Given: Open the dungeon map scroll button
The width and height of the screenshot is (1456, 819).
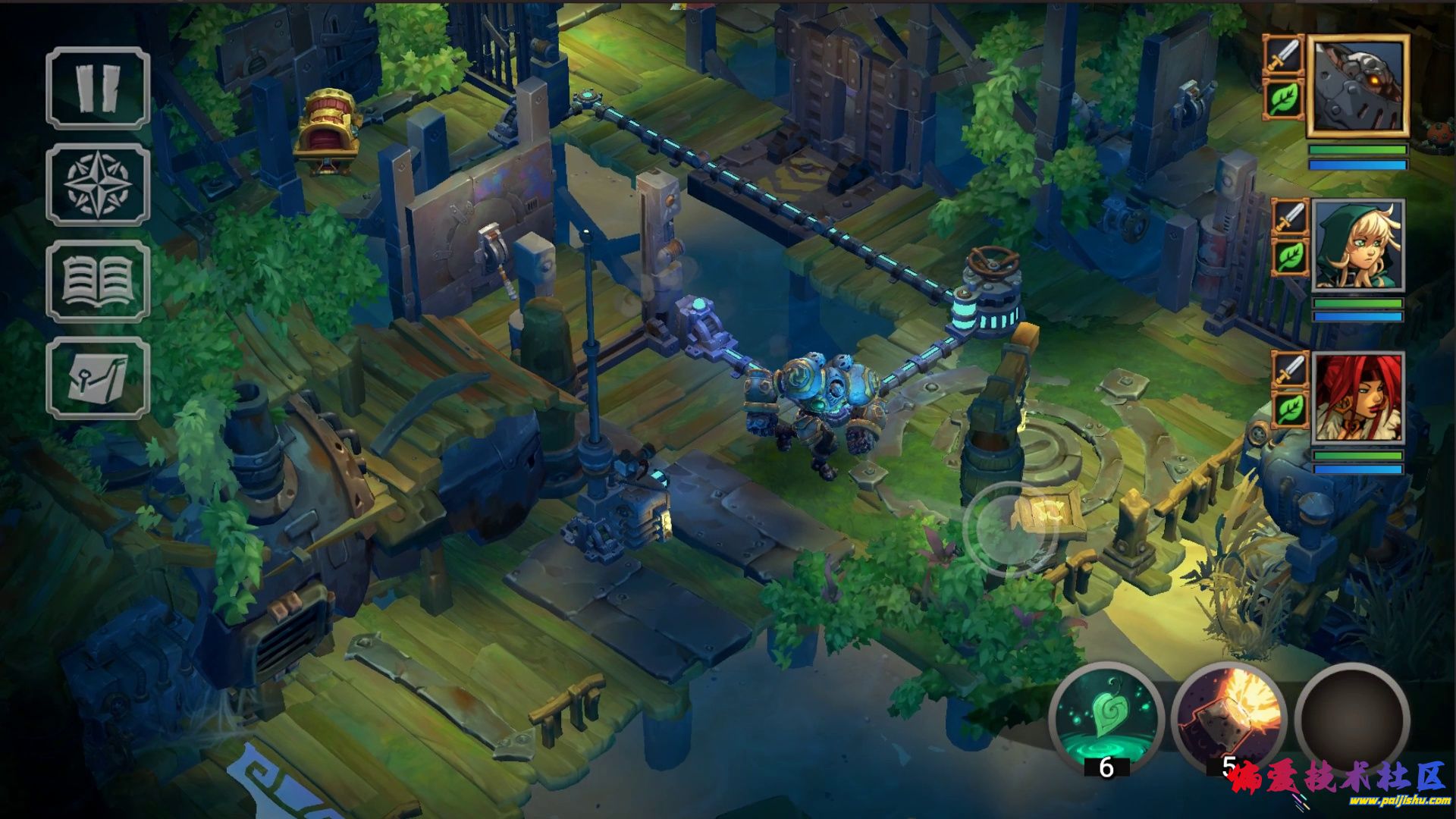Looking at the screenshot, I should 98,378.
